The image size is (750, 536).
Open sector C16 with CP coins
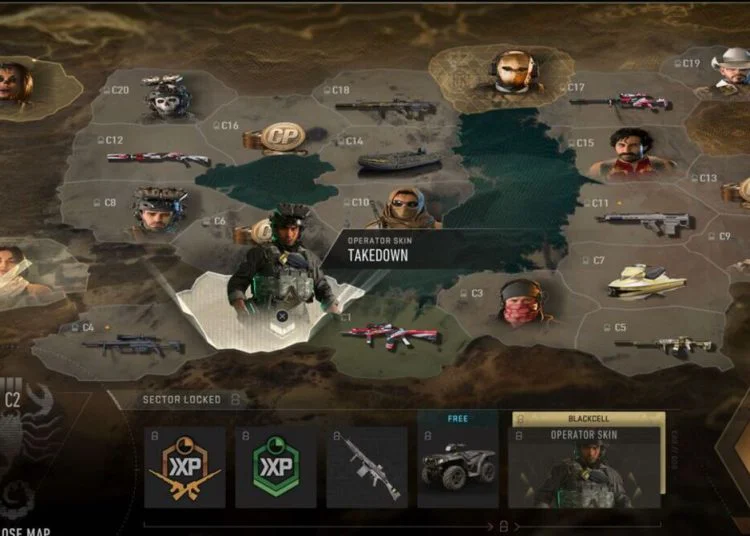pos(281,138)
